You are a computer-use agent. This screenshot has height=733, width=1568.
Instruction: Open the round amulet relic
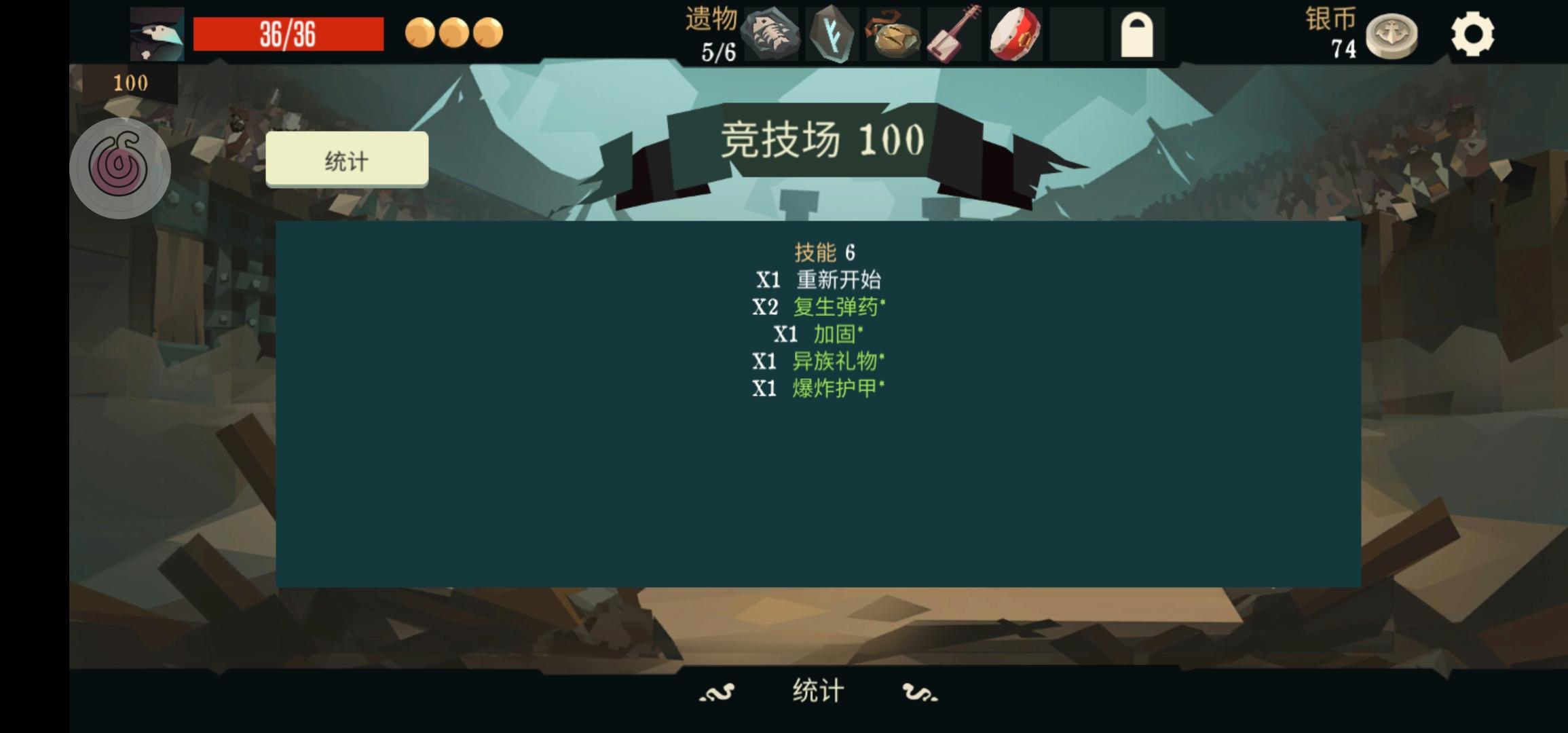click(x=892, y=34)
